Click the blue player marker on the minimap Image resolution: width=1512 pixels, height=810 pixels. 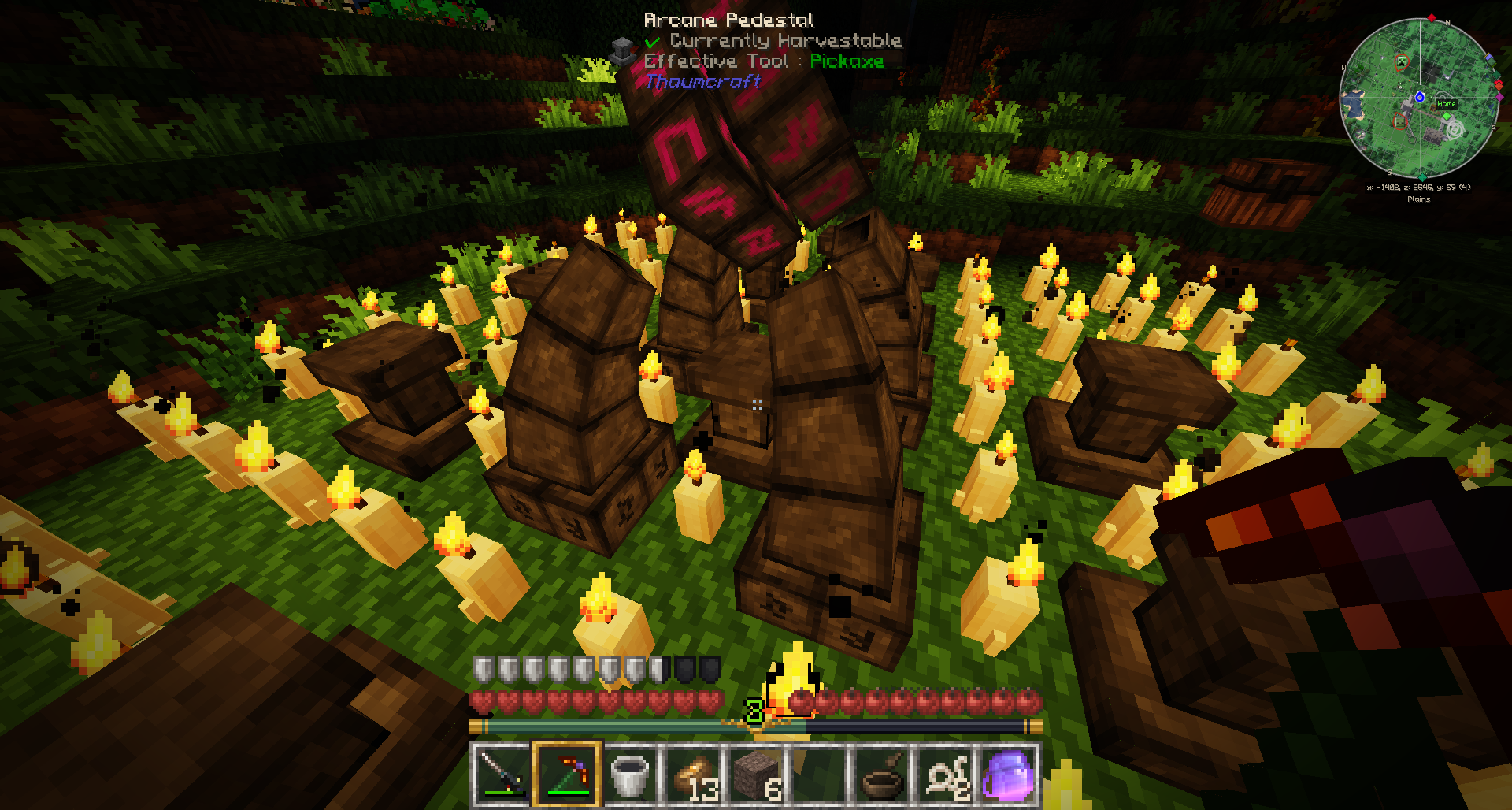(1420, 97)
